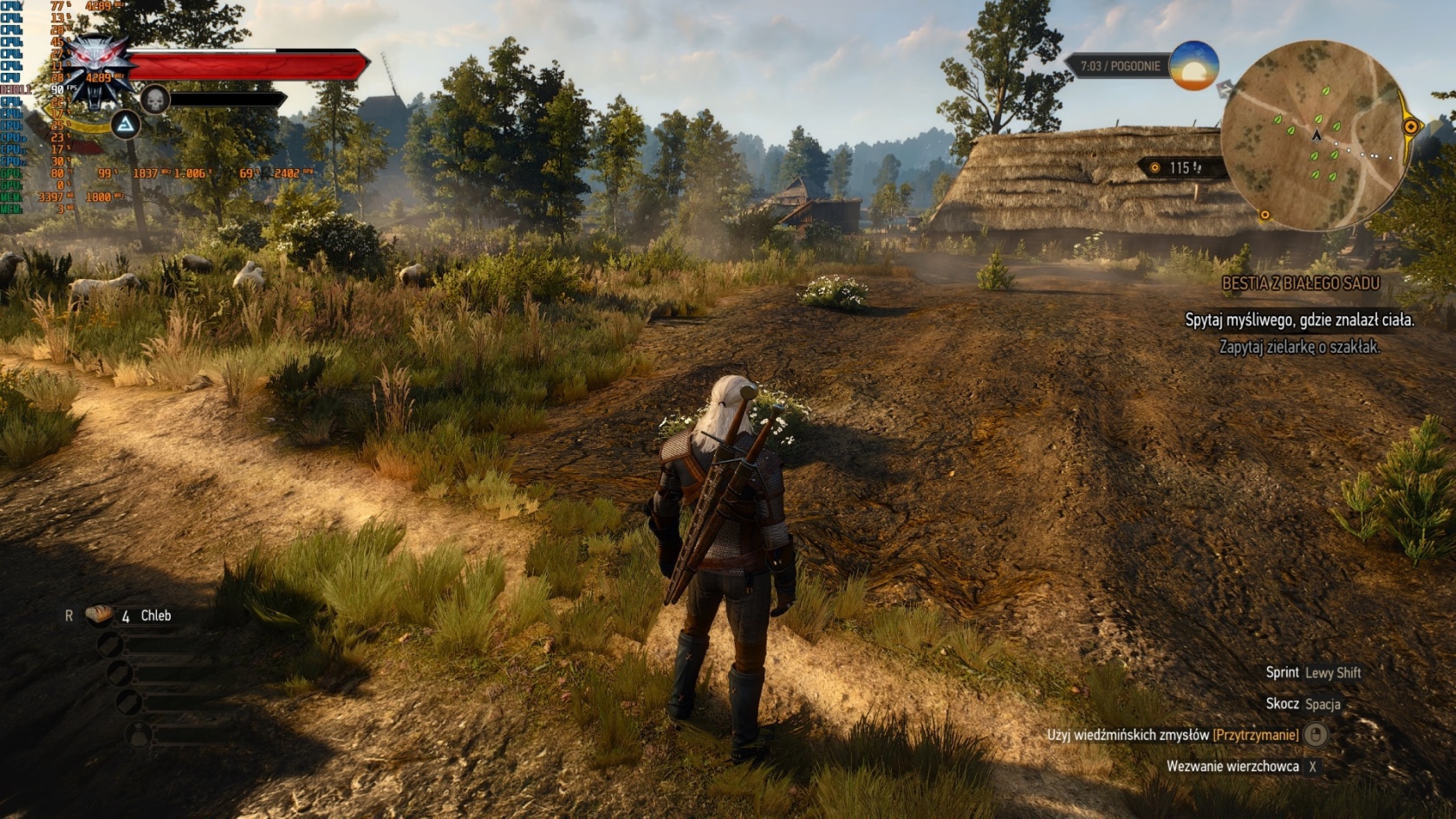Click the circular minimap
This screenshot has width=1456, height=819.
1314,136
